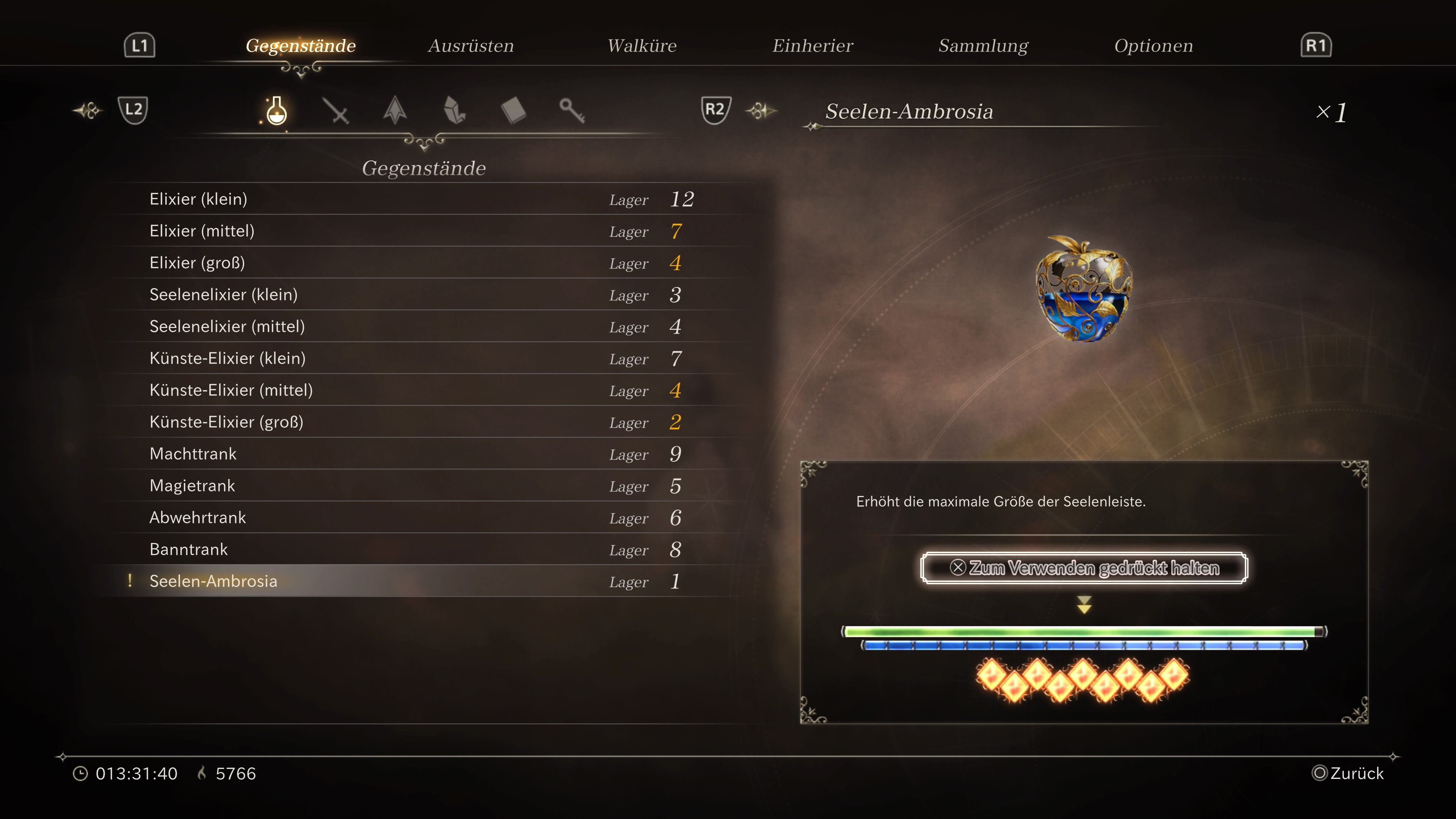1456x819 pixels.
Task: Open the Sammlung menu entry
Action: tap(984, 46)
